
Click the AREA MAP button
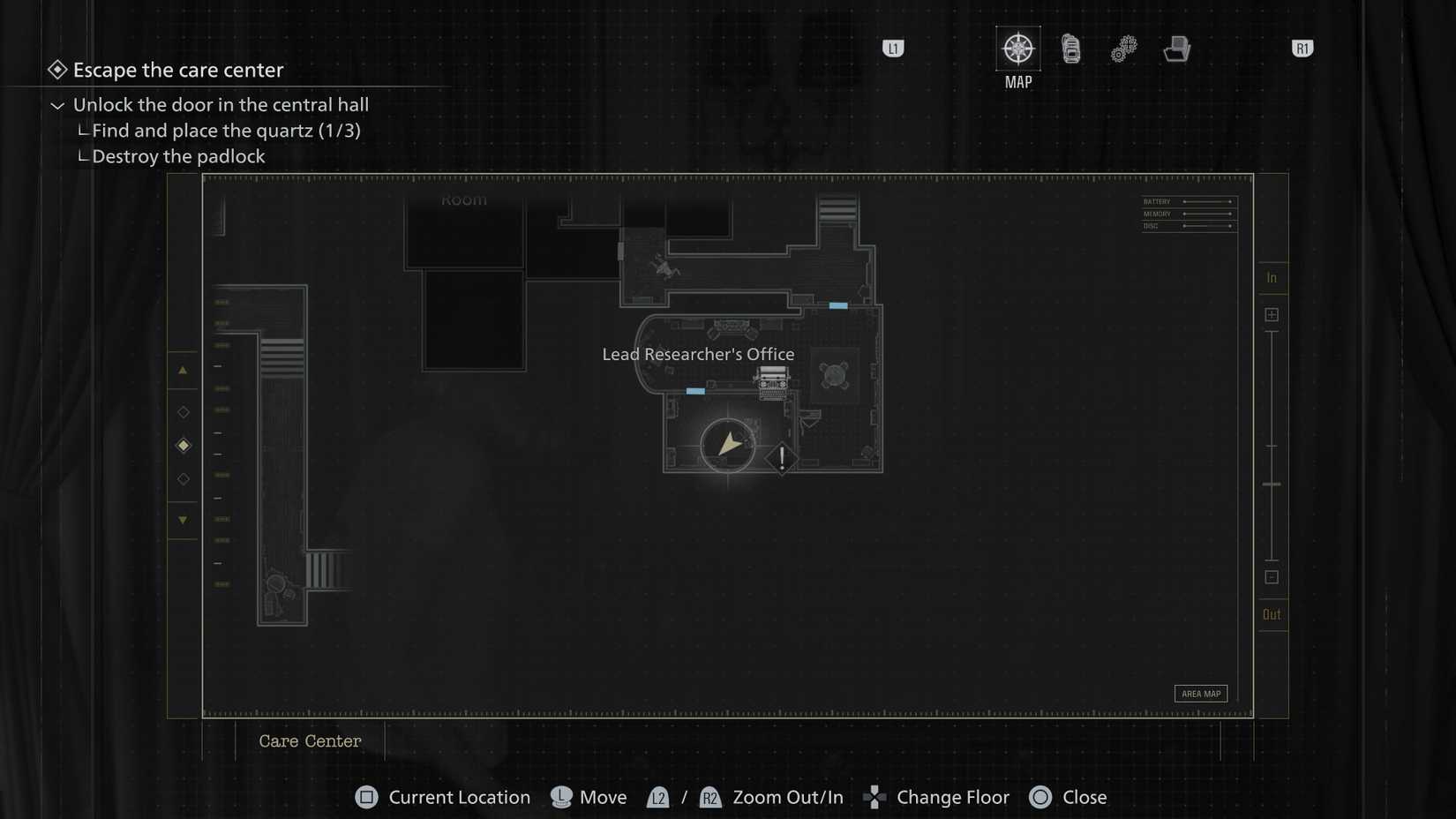click(x=1200, y=694)
